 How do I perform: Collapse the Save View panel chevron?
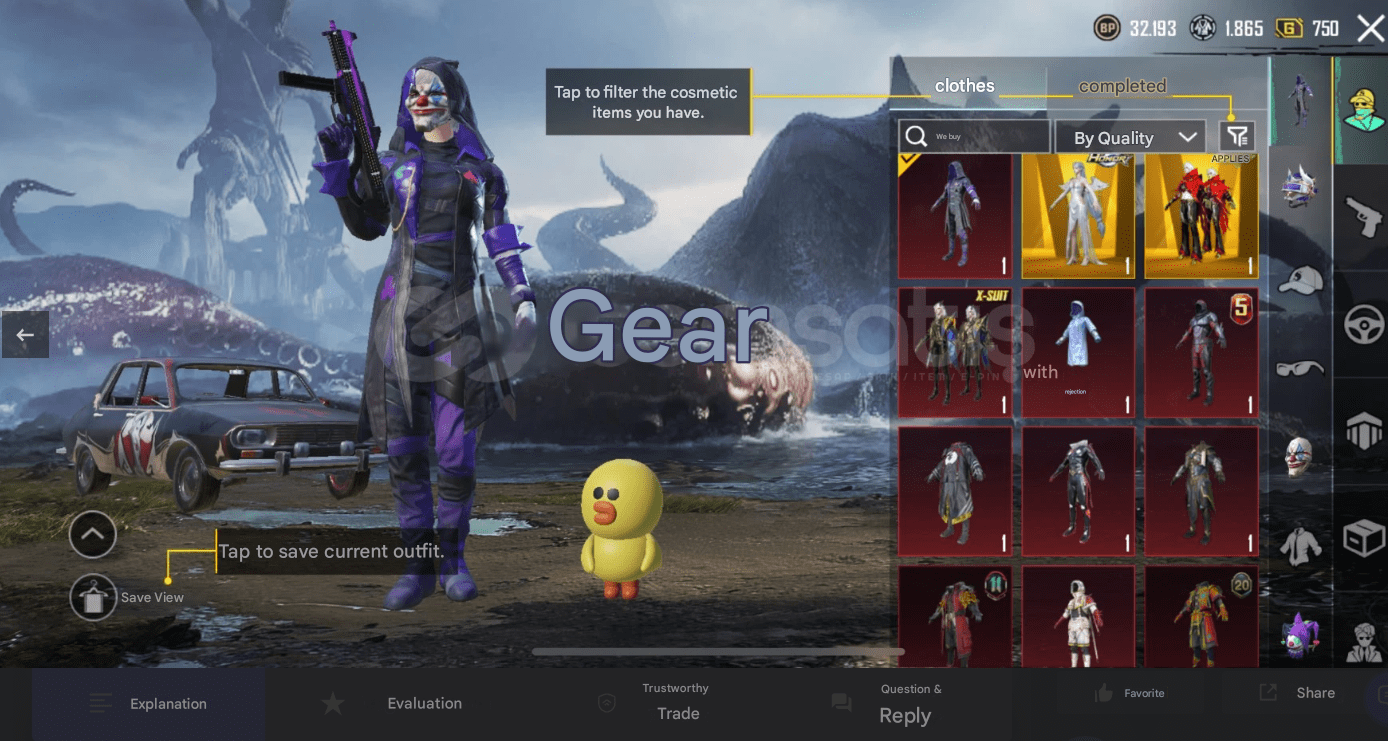92,535
